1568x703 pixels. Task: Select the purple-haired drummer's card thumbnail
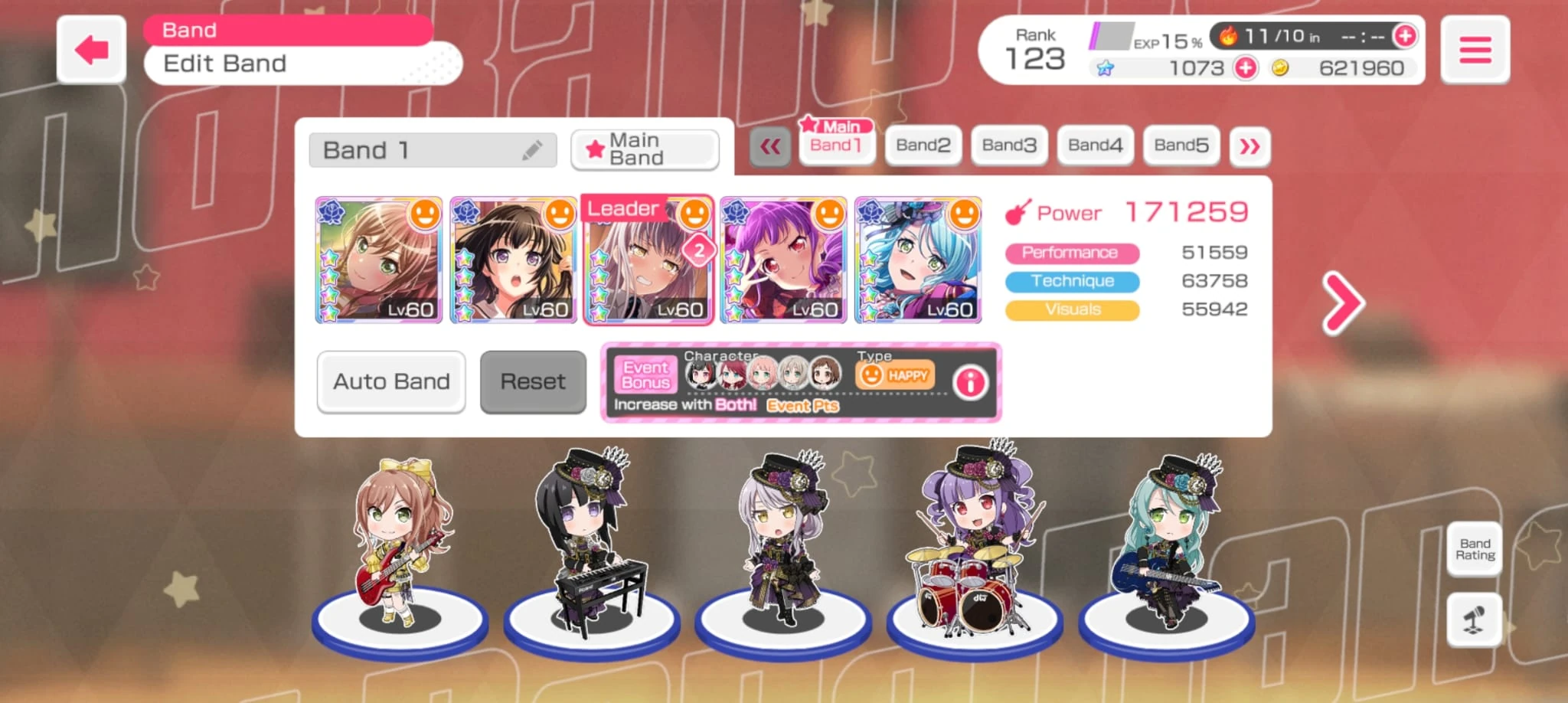pyautogui.click(x=783, y=262)
